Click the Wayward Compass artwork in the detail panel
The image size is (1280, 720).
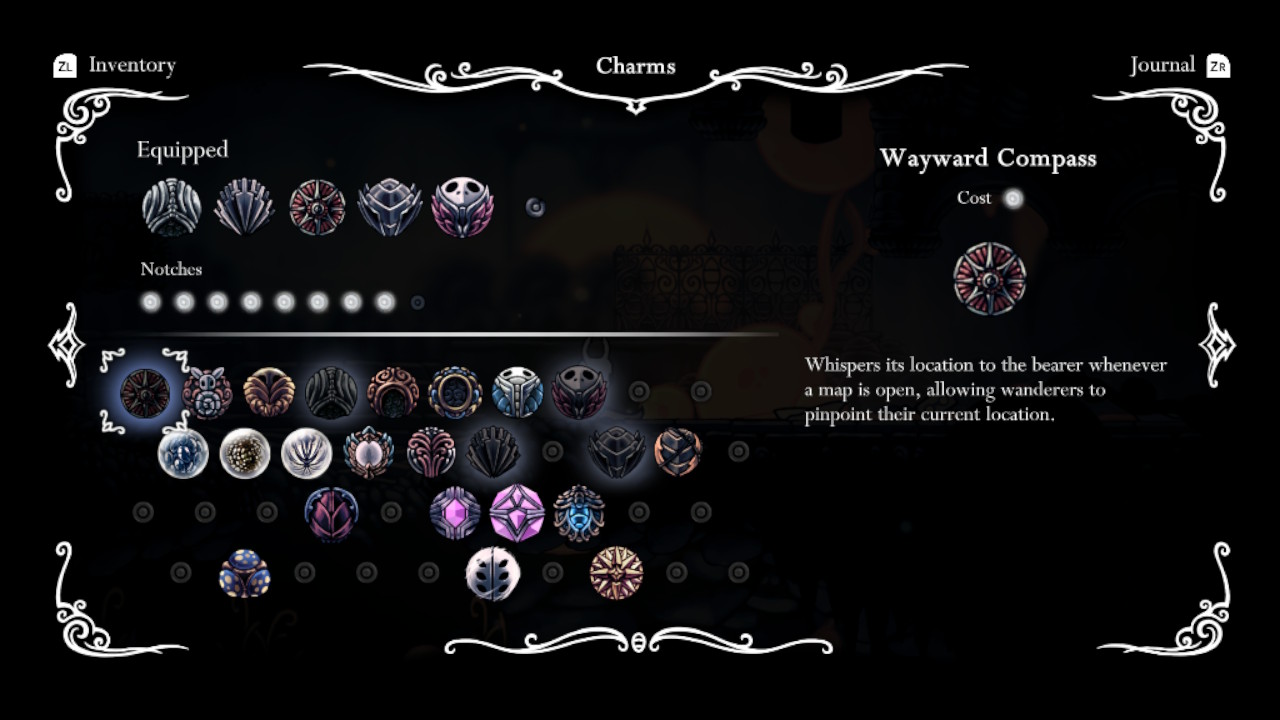point(990,280)
